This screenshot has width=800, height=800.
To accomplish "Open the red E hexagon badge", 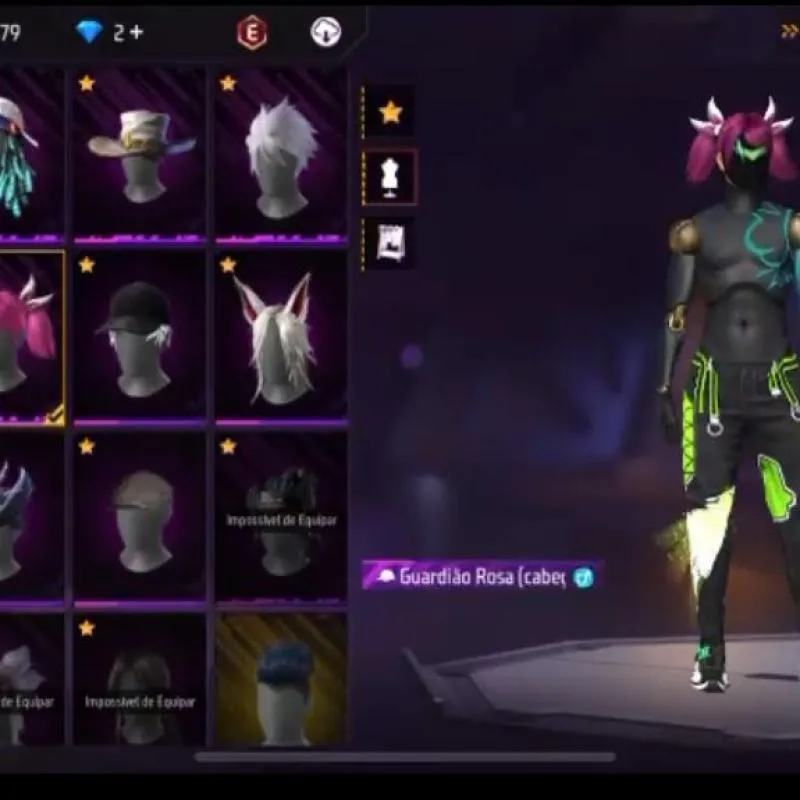I will [x=252, y=33].
